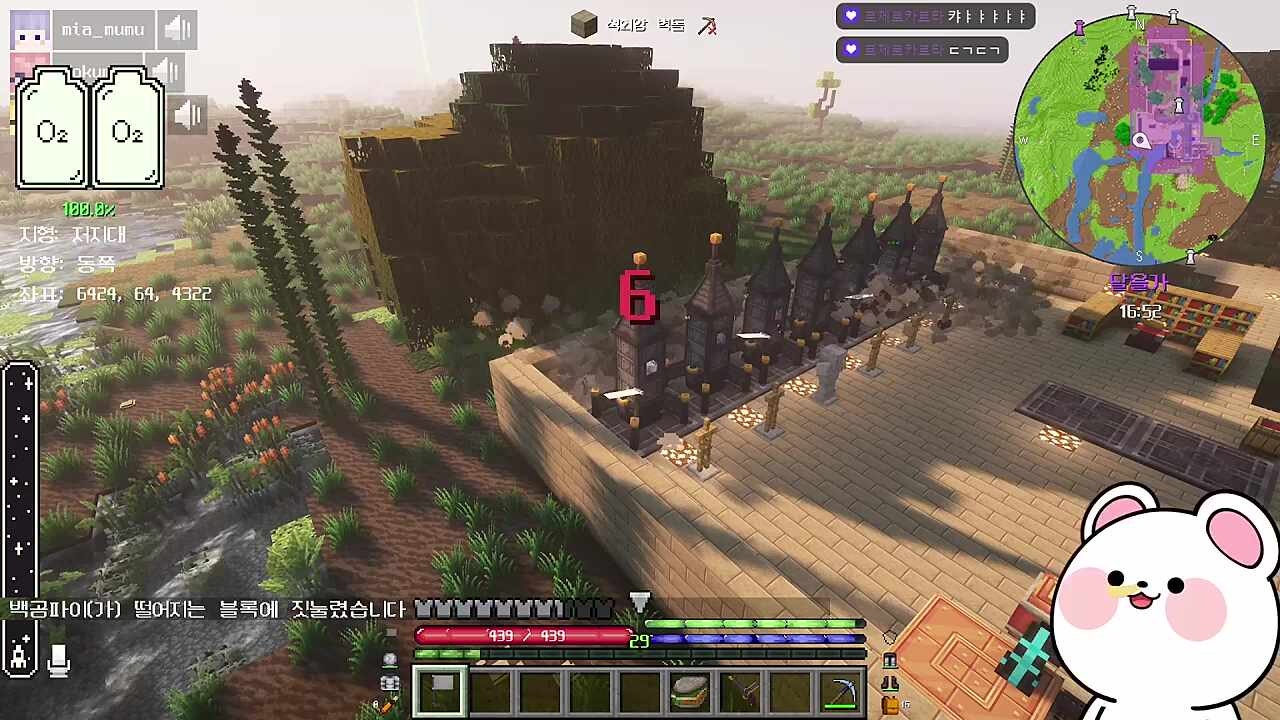The image size is (1280, 720).
Task: Choose the first hotbar slot with grey block
Action: tap(440, 692)
